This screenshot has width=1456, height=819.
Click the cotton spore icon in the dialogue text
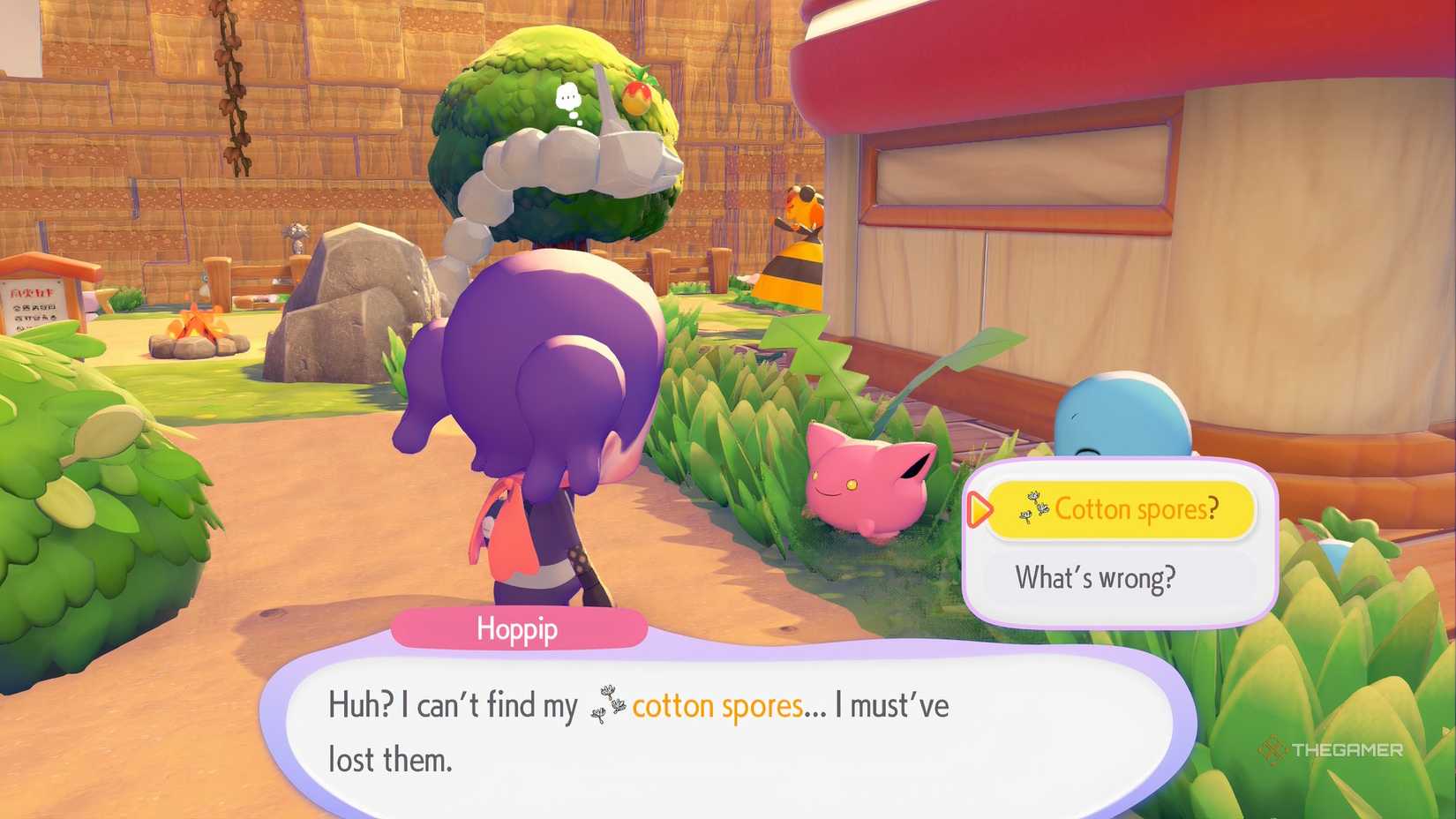coord(608,705)
